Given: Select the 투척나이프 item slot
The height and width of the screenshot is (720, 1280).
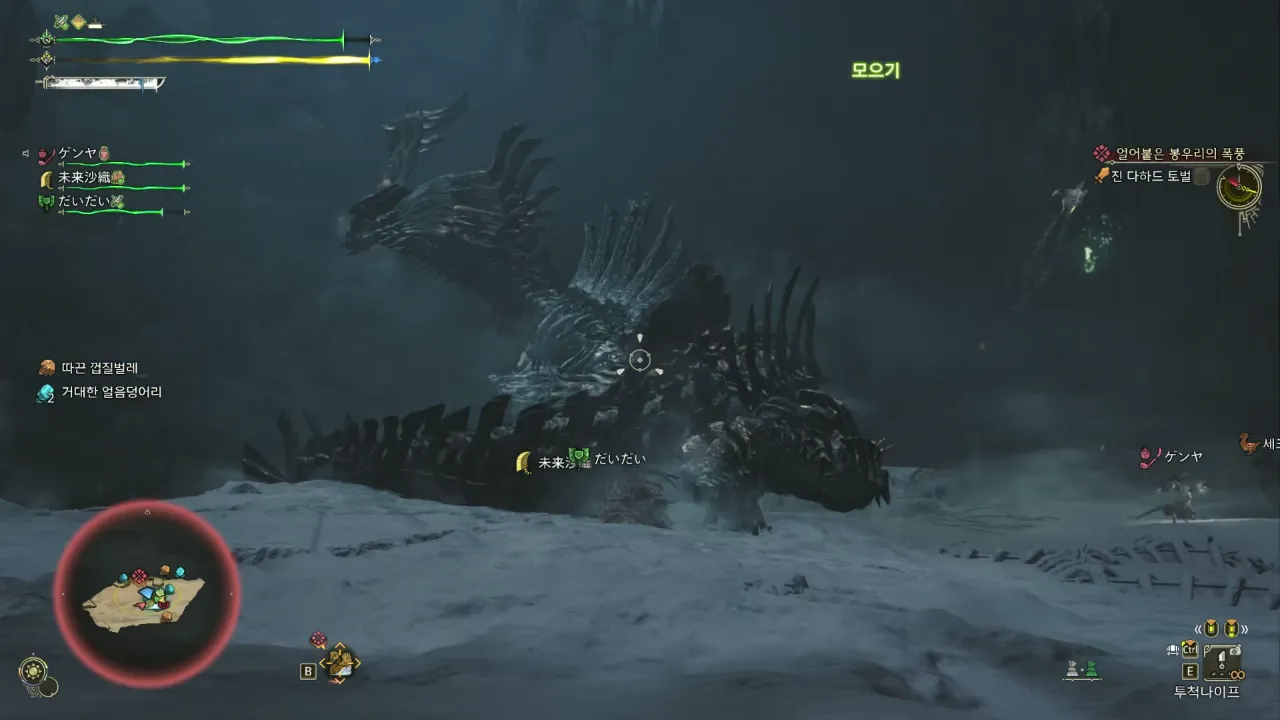Looking at the screenshot, I should [1221, 663].
